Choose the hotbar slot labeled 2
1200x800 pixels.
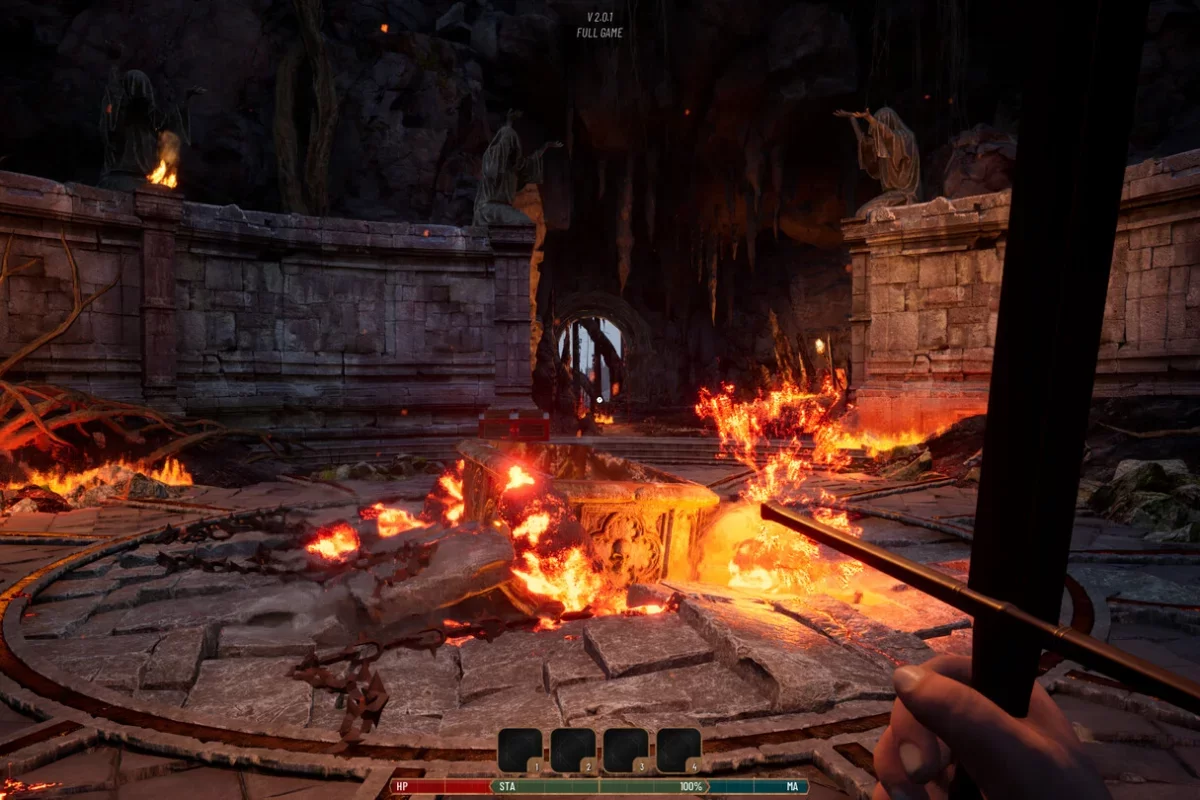click(x=573, y=750)
